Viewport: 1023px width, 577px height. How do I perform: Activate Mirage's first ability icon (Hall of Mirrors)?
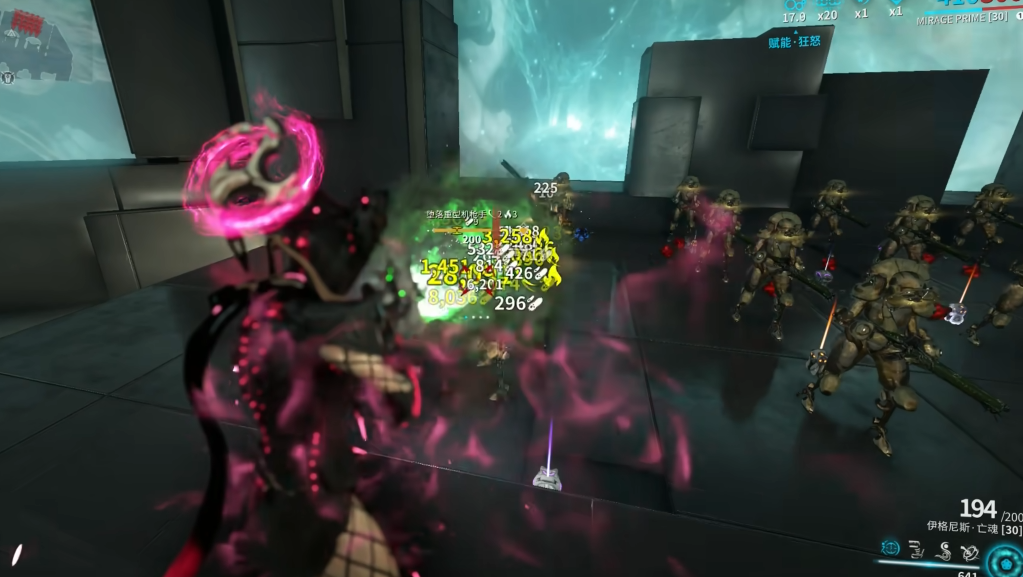(891, 548)
